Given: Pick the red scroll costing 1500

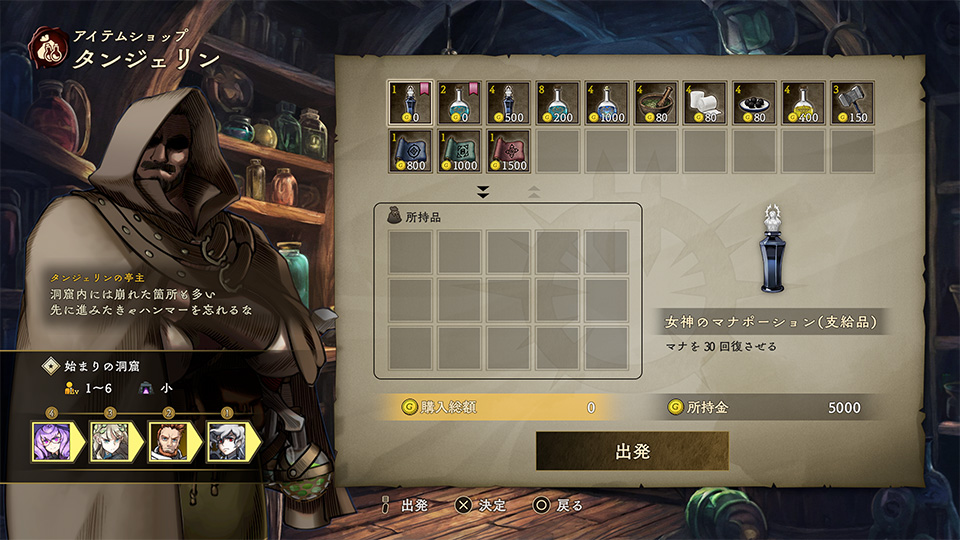Looking at the screenshot, I should click(507, 151).
